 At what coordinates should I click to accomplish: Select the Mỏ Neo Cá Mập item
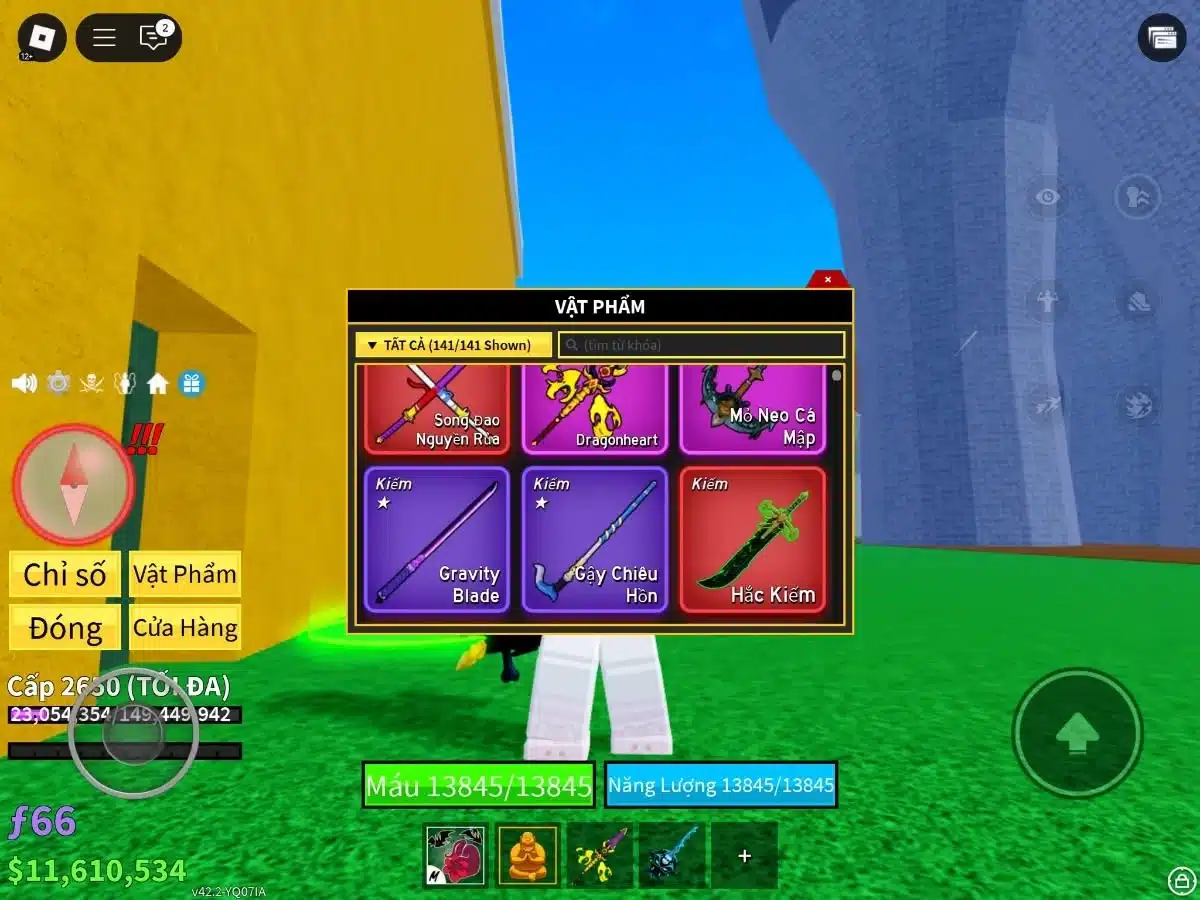pos(753,410)
